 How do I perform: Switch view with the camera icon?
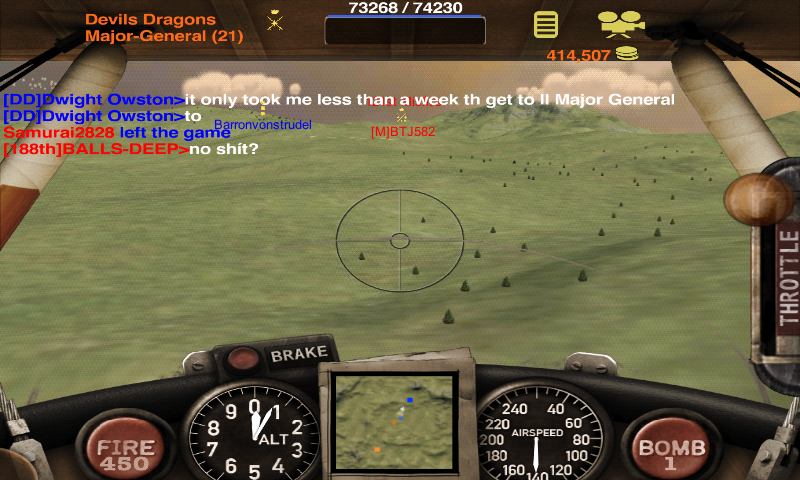coord(621,23)
